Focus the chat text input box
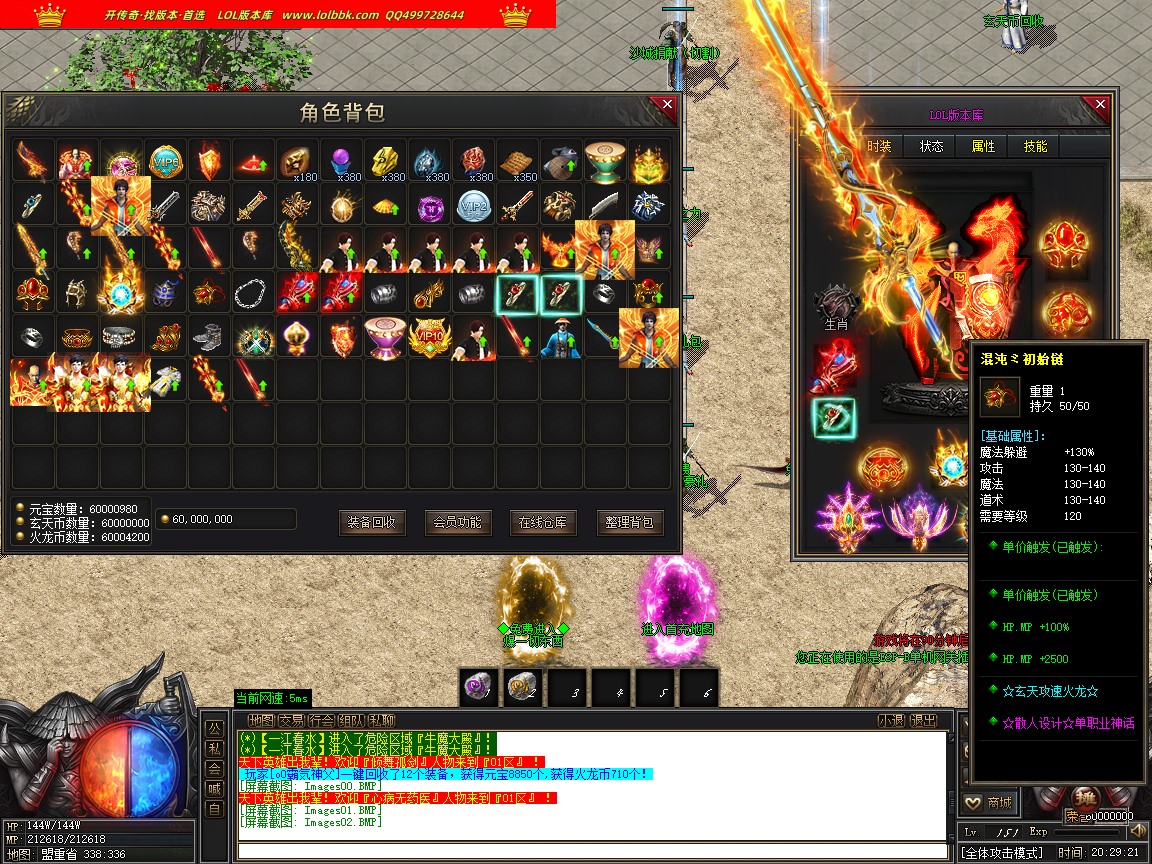 coord(590,852)
